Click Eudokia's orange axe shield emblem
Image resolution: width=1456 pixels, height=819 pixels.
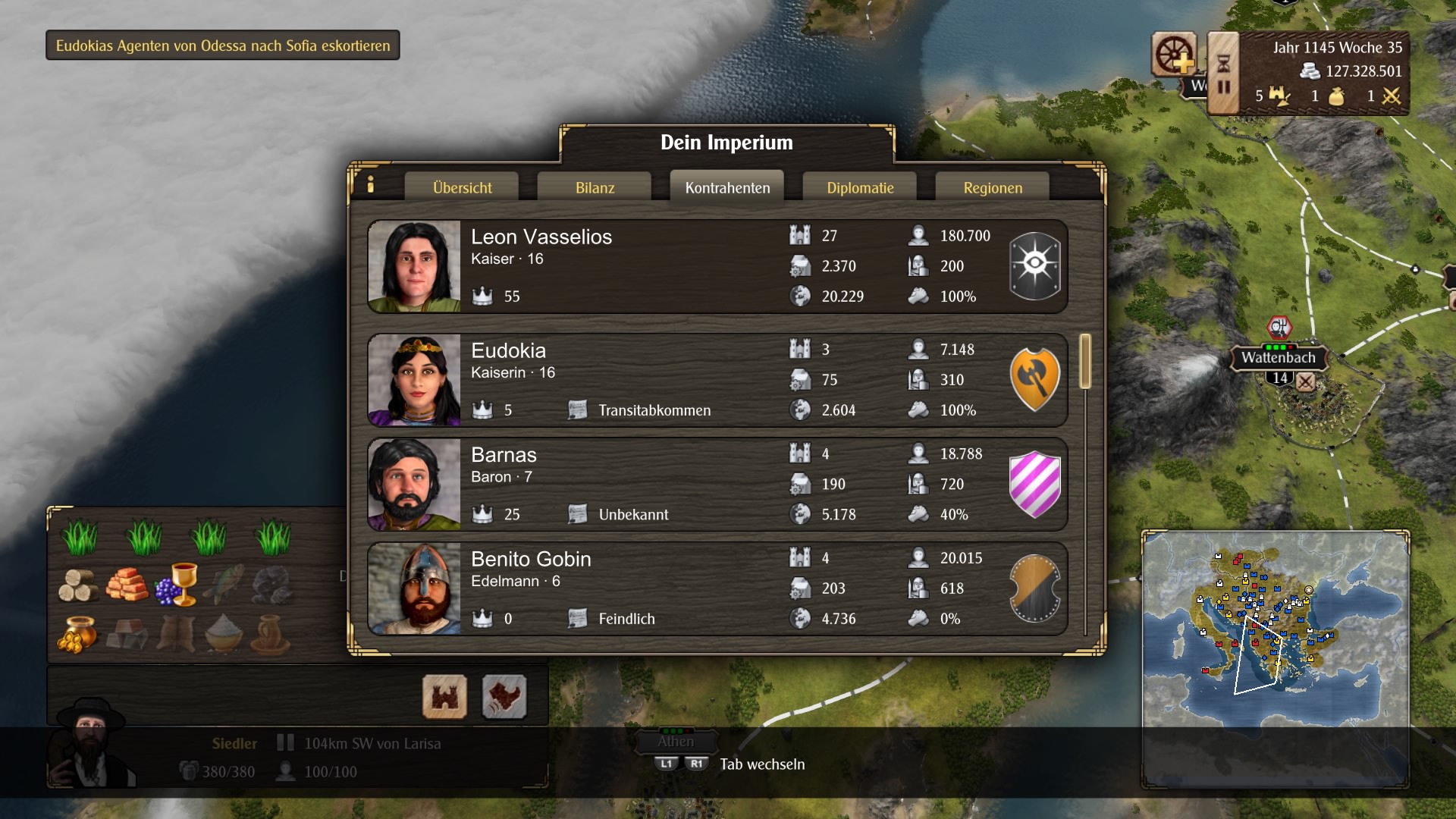point(1034,379)
